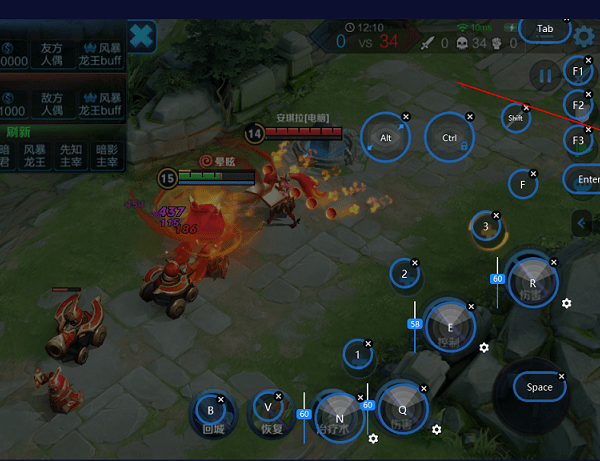Open the gear beside the E skill mapping
This screenshot has height=461, width=600.
pos(484,347)
